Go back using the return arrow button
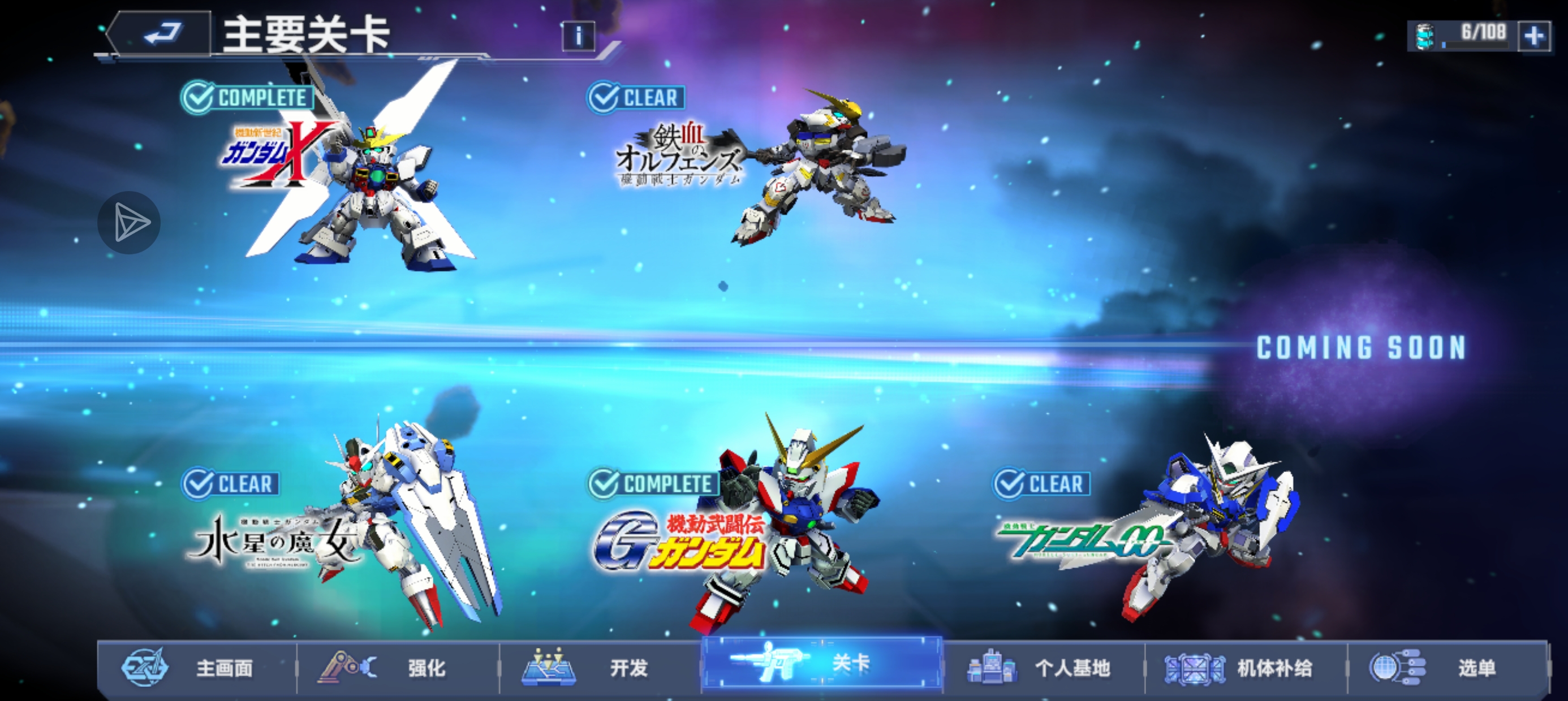 point(161,33)
